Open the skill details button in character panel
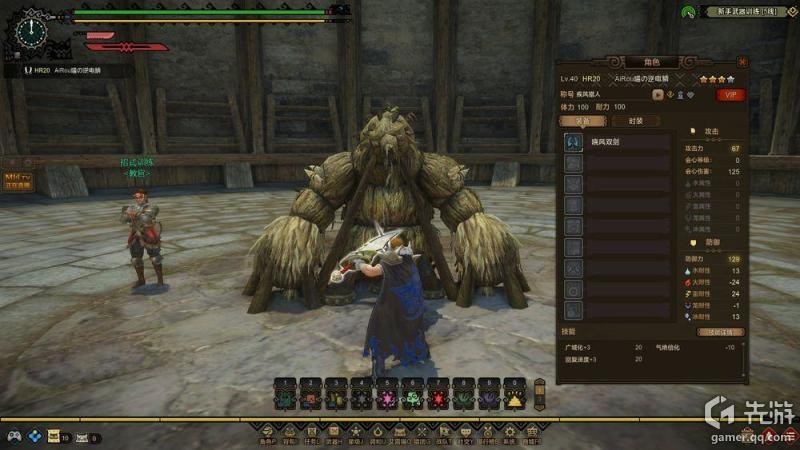Image resolution: width=800 pixels, height=450 pixels. (x=720, y=331)
